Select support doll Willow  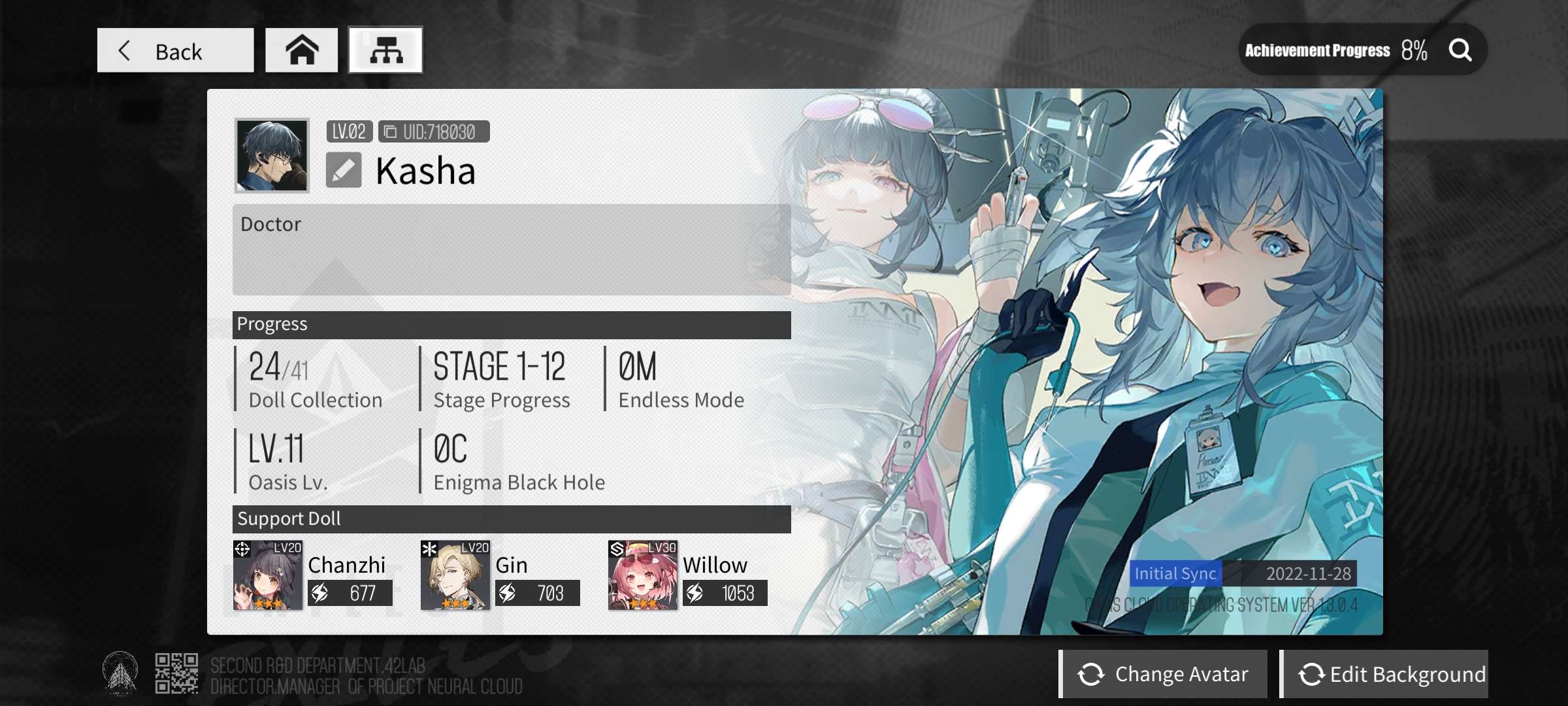click(643, 575)
